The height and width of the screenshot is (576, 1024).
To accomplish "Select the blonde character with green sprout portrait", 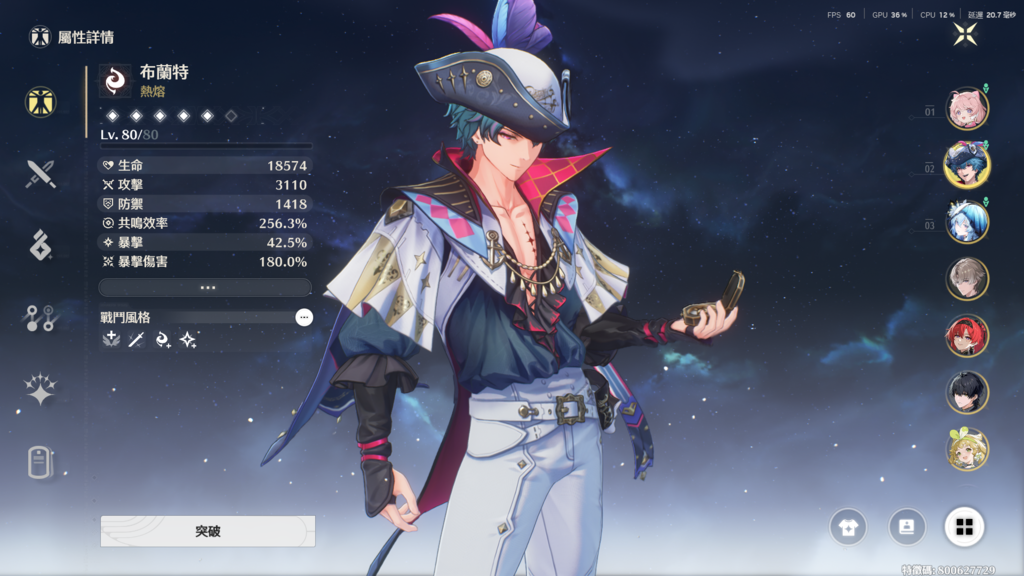I will tap(967, 450).
